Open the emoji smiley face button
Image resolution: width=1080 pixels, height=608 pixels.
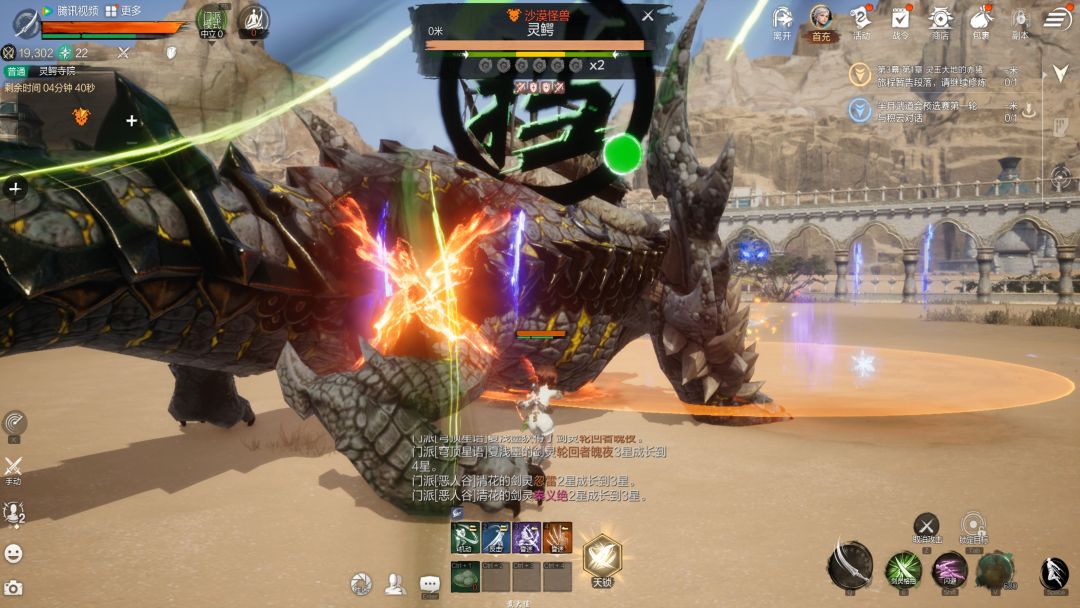[x=14, y=553]
